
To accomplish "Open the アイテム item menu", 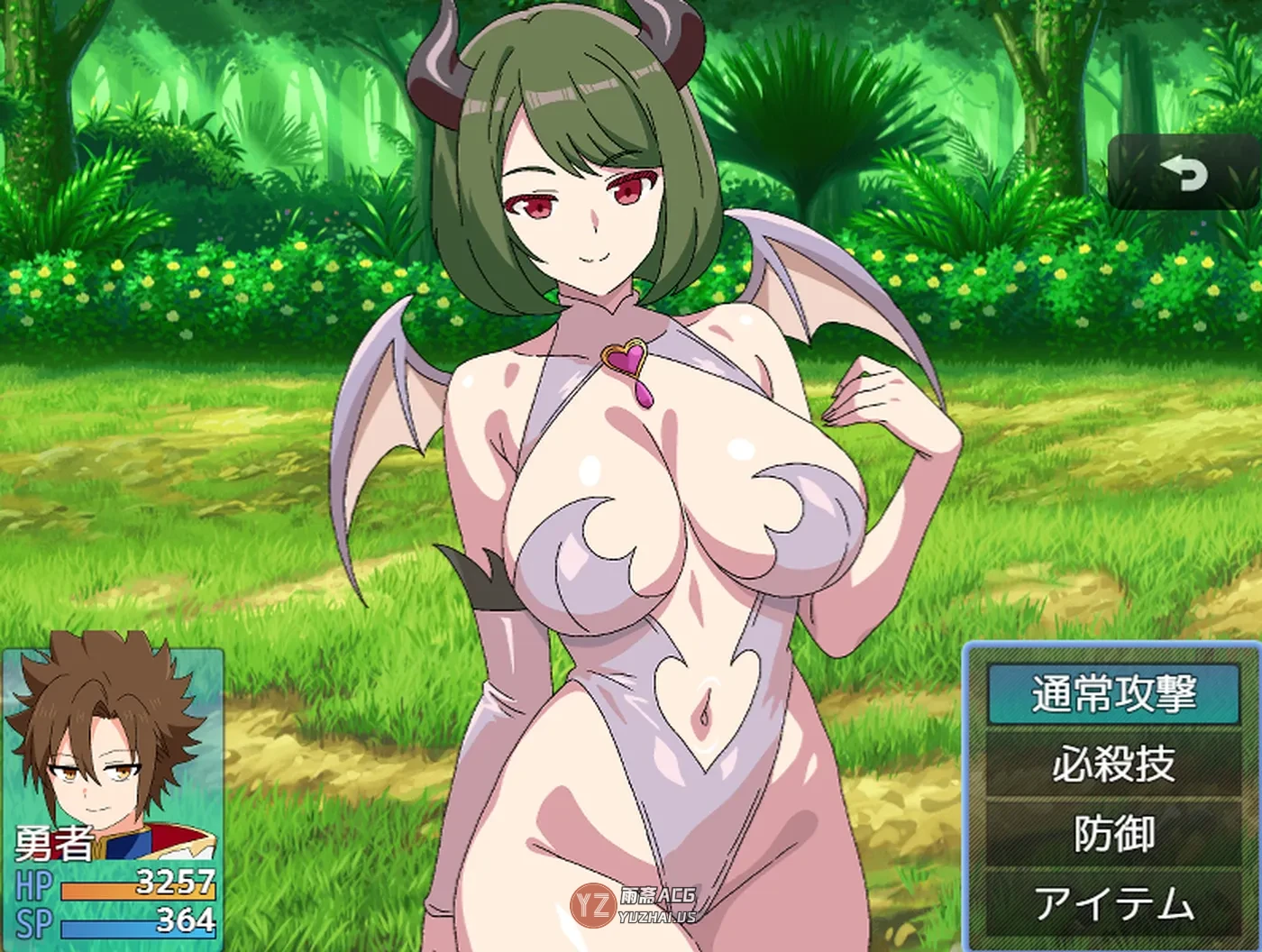I will coord(1113,903).
